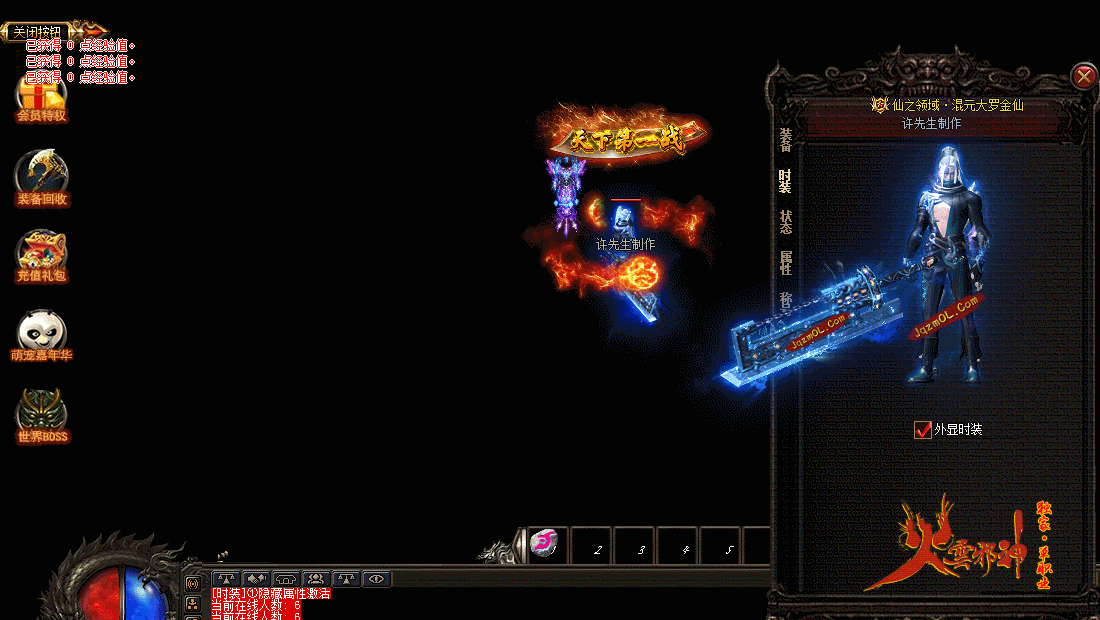
Task: Open the 充值礼包 recharge gift pack
Action: tap(41, 257)
